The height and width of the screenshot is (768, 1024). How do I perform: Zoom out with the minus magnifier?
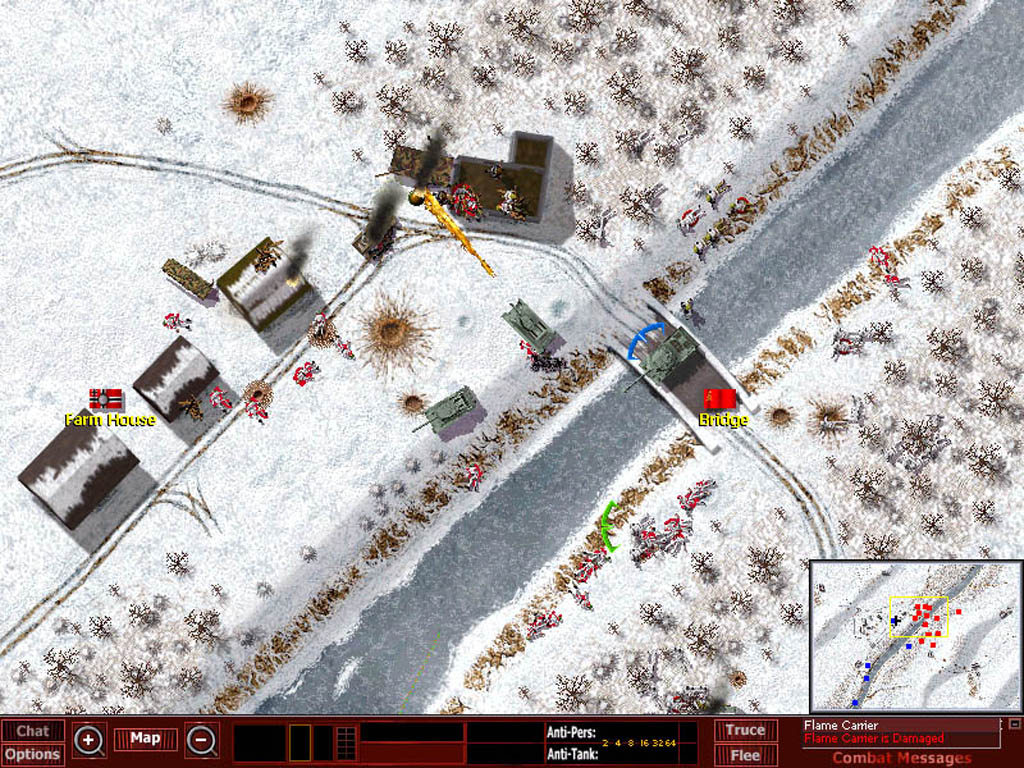tap(202, 741)
